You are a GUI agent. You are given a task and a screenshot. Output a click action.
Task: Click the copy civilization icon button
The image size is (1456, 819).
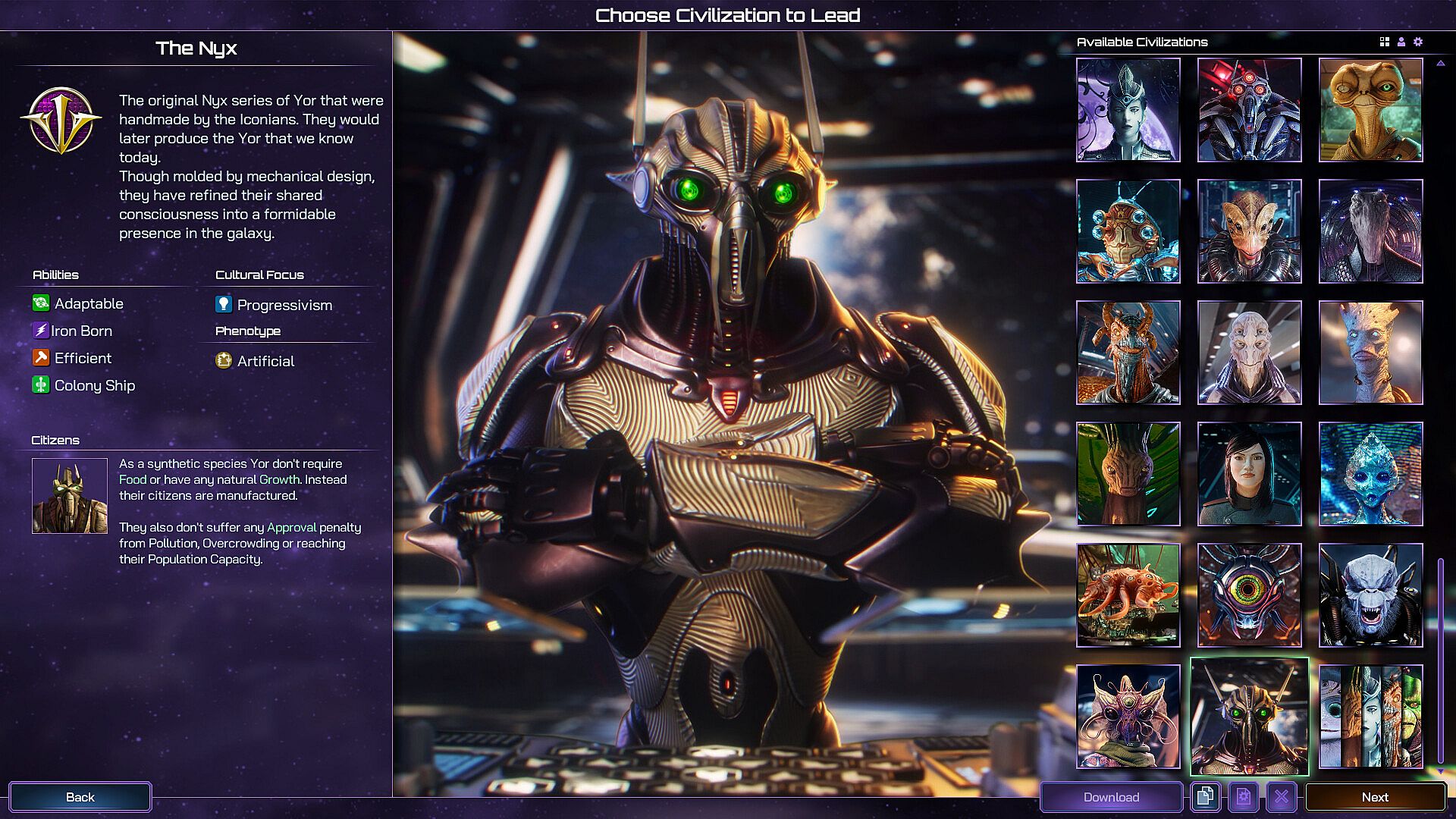[1205, 797]
